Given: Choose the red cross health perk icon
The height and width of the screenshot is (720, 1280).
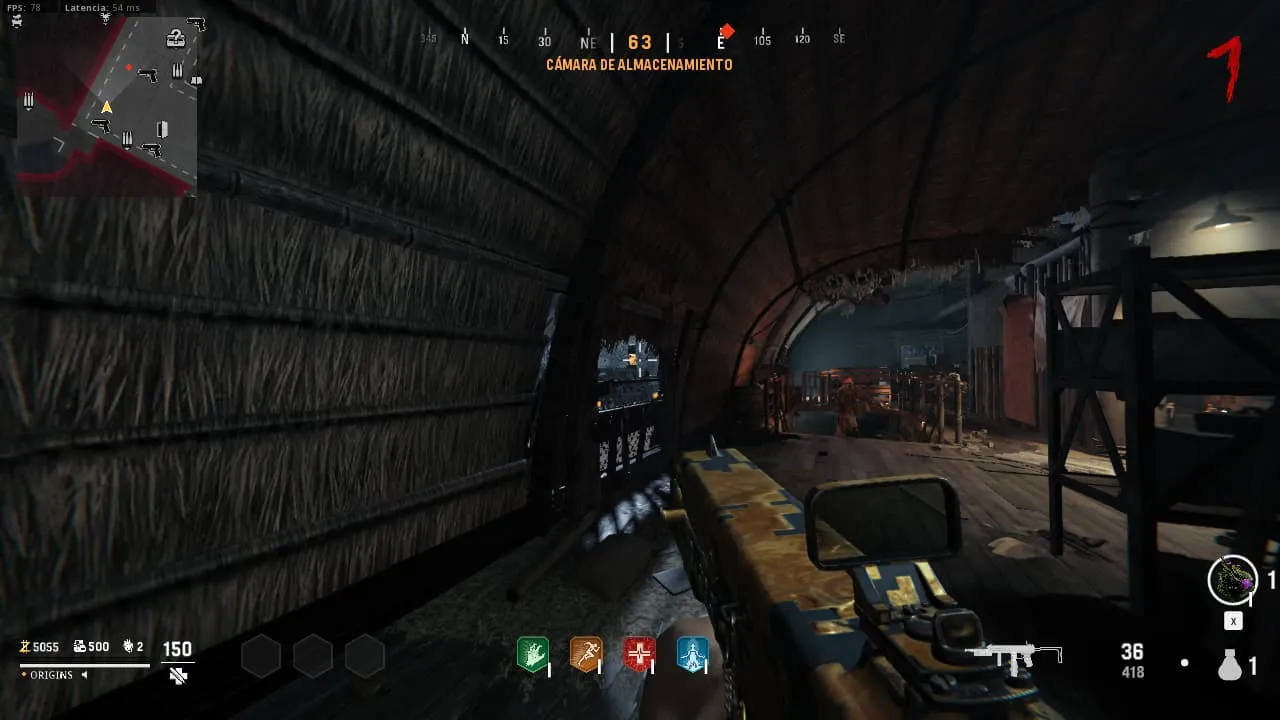Looking at the screenshot, I should (639, 654).
